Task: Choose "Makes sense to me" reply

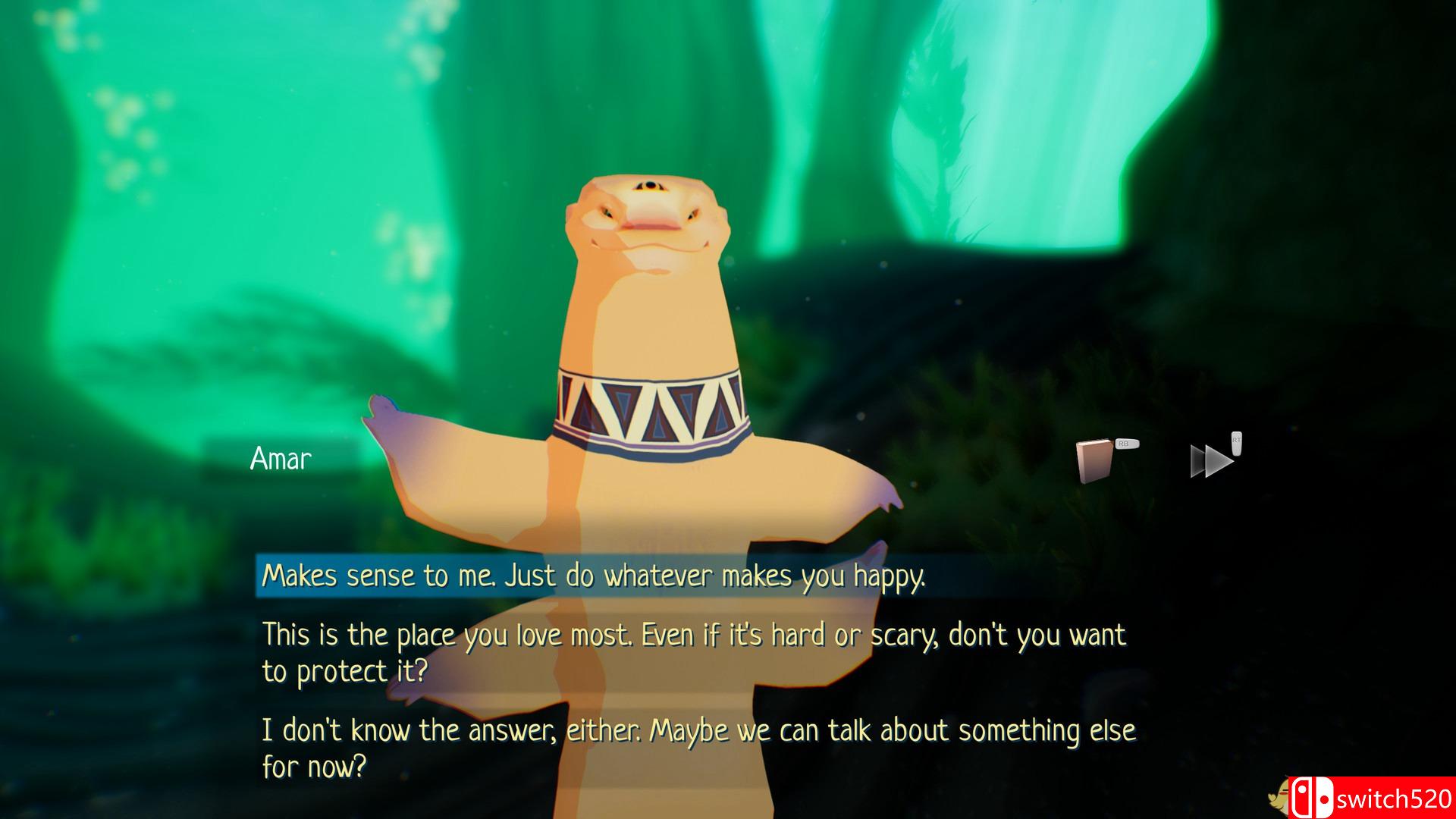Action: [x=593, y=576]
